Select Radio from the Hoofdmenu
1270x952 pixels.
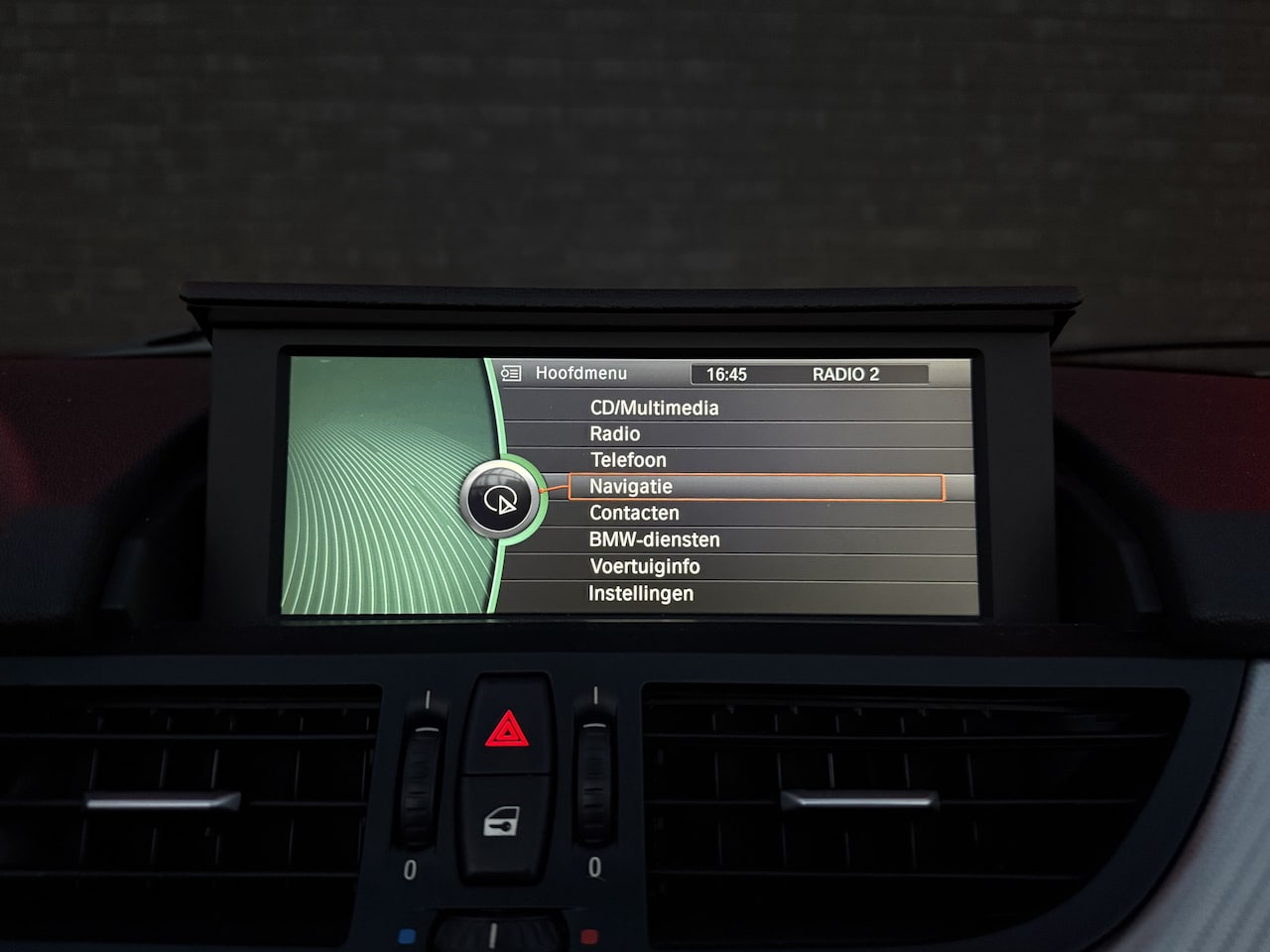[x=615, y=433]
